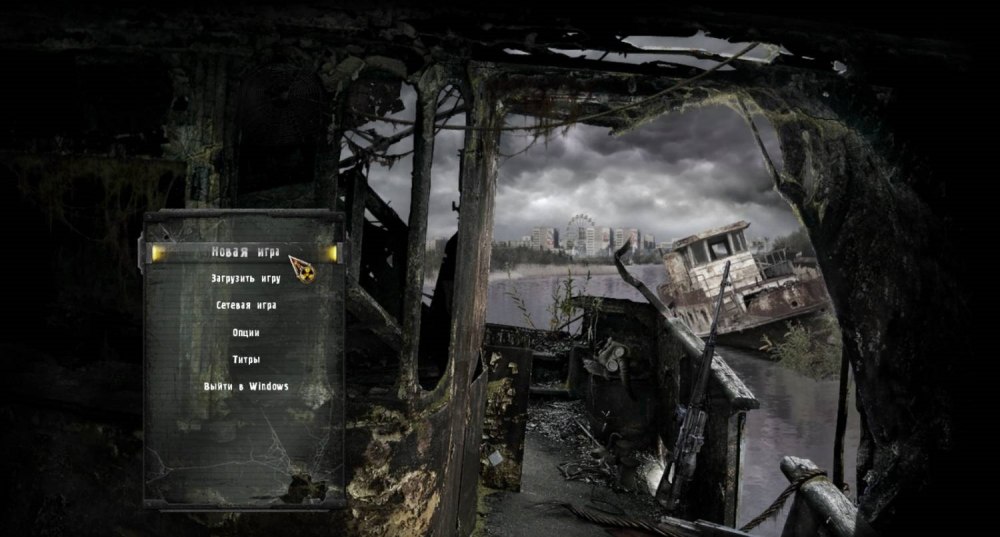Start a new game via Новая игра
Viewport: 1000px width, 537px height.
[x=245, y=252]
